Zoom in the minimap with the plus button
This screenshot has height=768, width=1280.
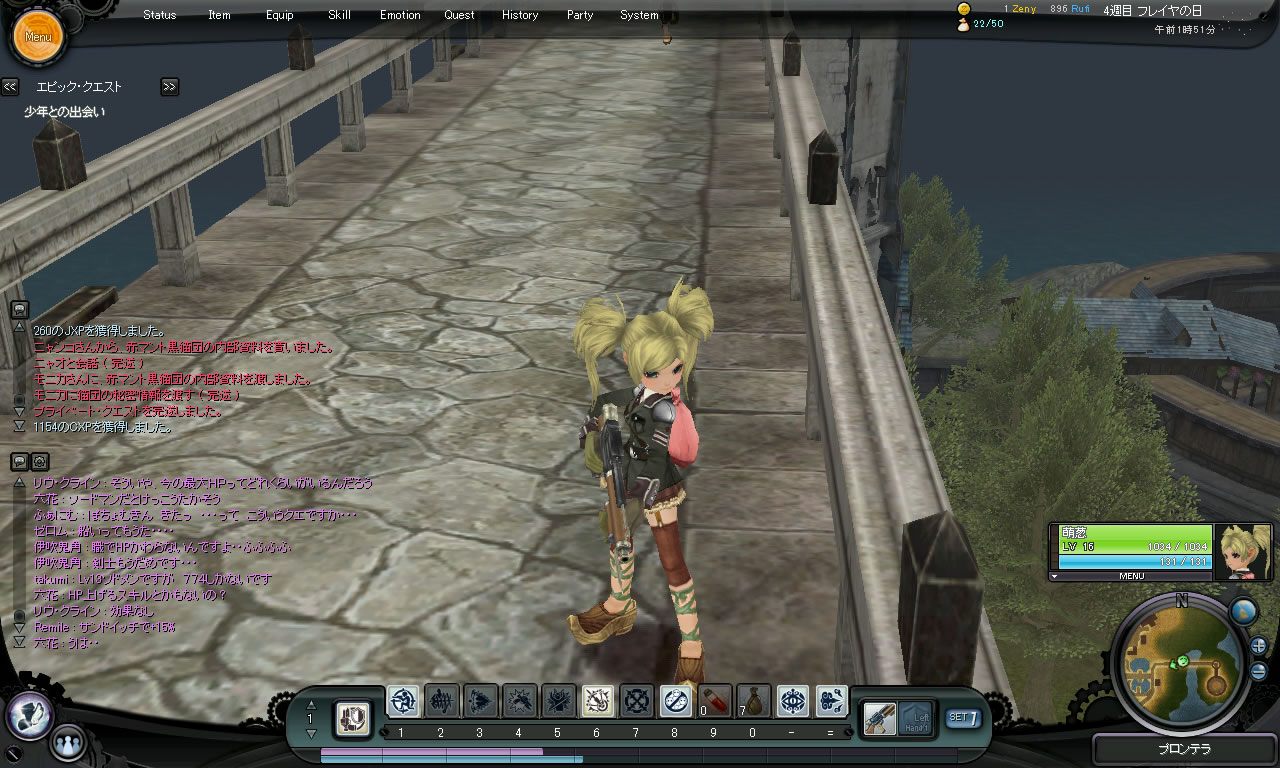pyautogui.click(x=1258, y=645)
